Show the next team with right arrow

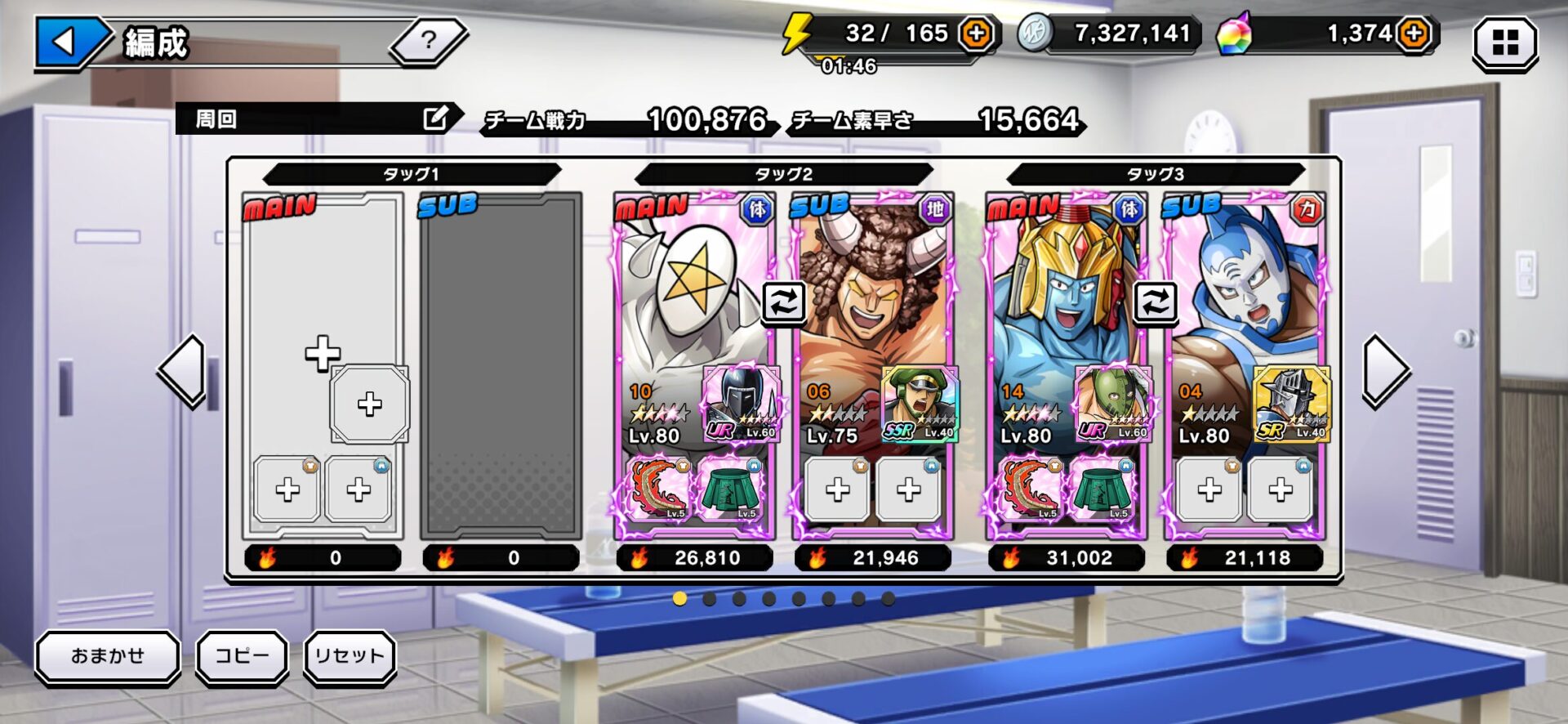[x=1385, y=371]
